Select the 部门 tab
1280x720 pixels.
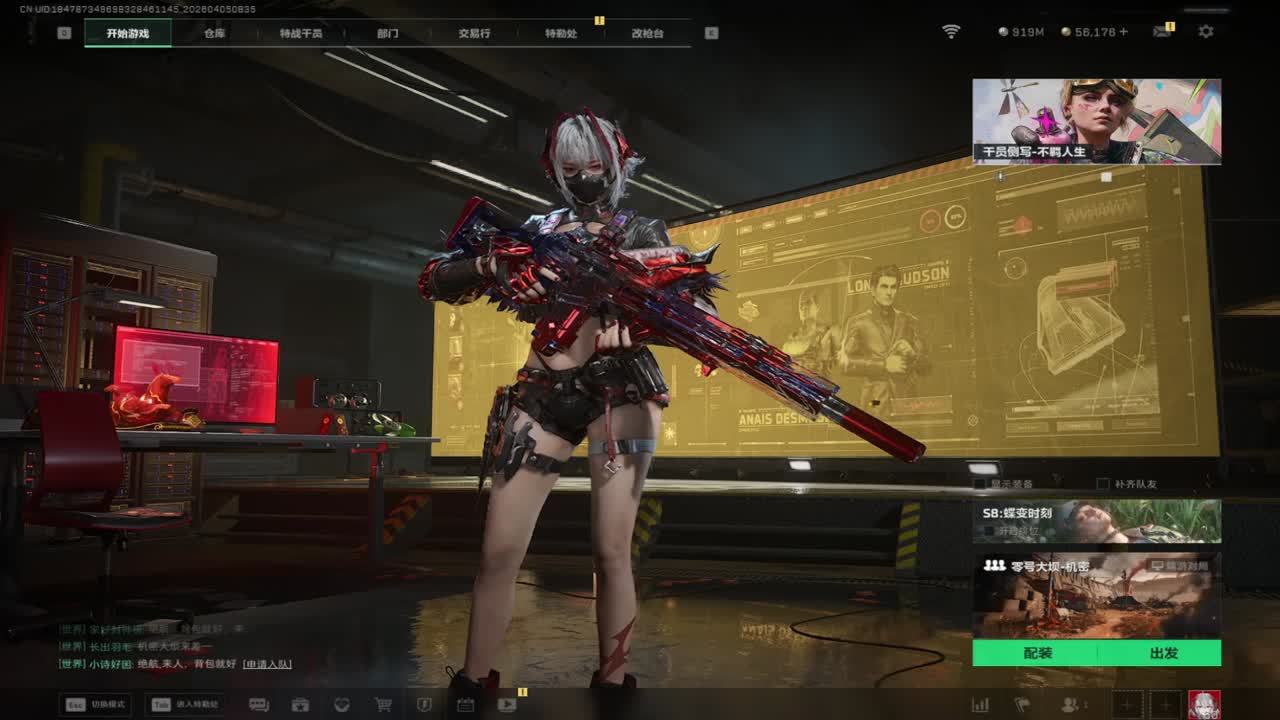[388, 33]
